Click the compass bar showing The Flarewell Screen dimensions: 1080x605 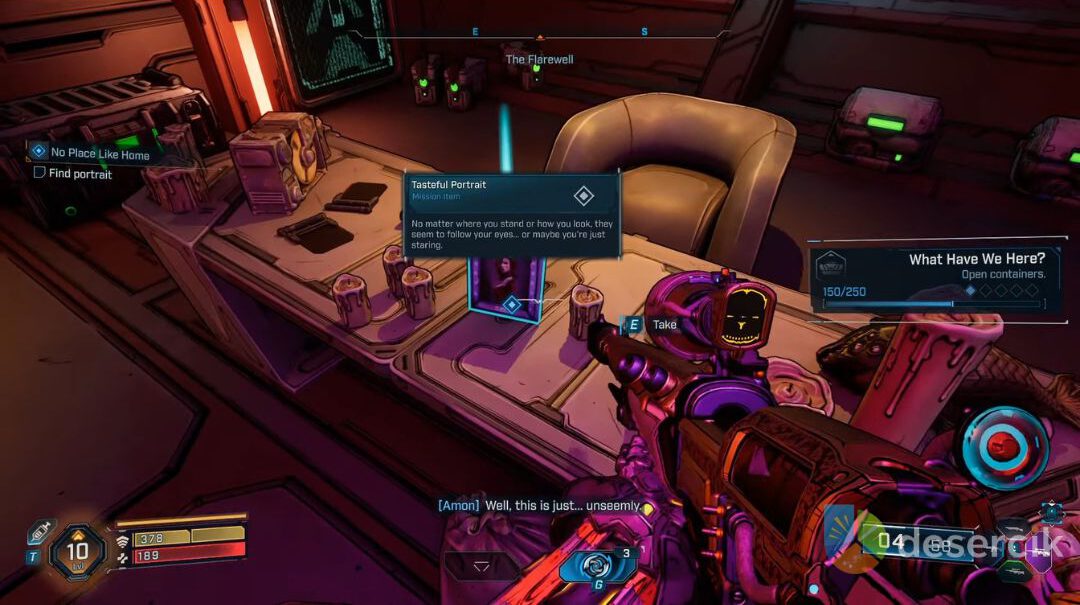[x=539, y=36]
